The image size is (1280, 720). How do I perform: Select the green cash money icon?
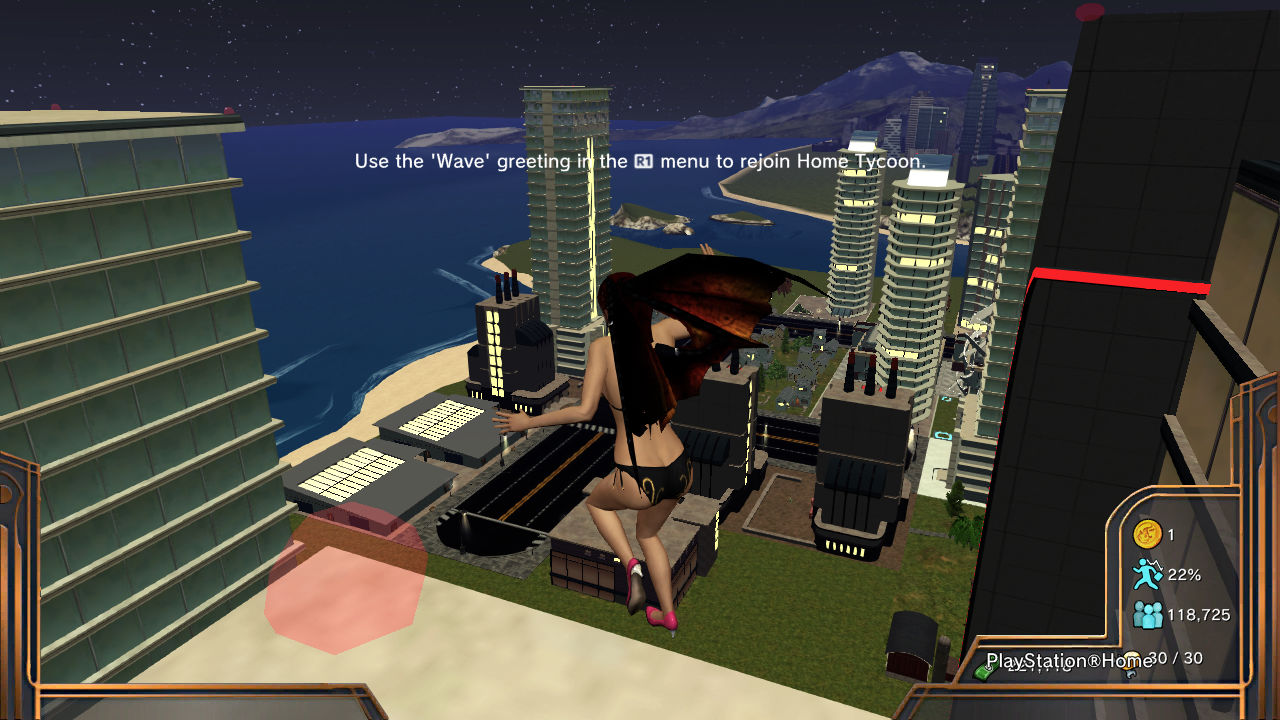tap(983, 672)
